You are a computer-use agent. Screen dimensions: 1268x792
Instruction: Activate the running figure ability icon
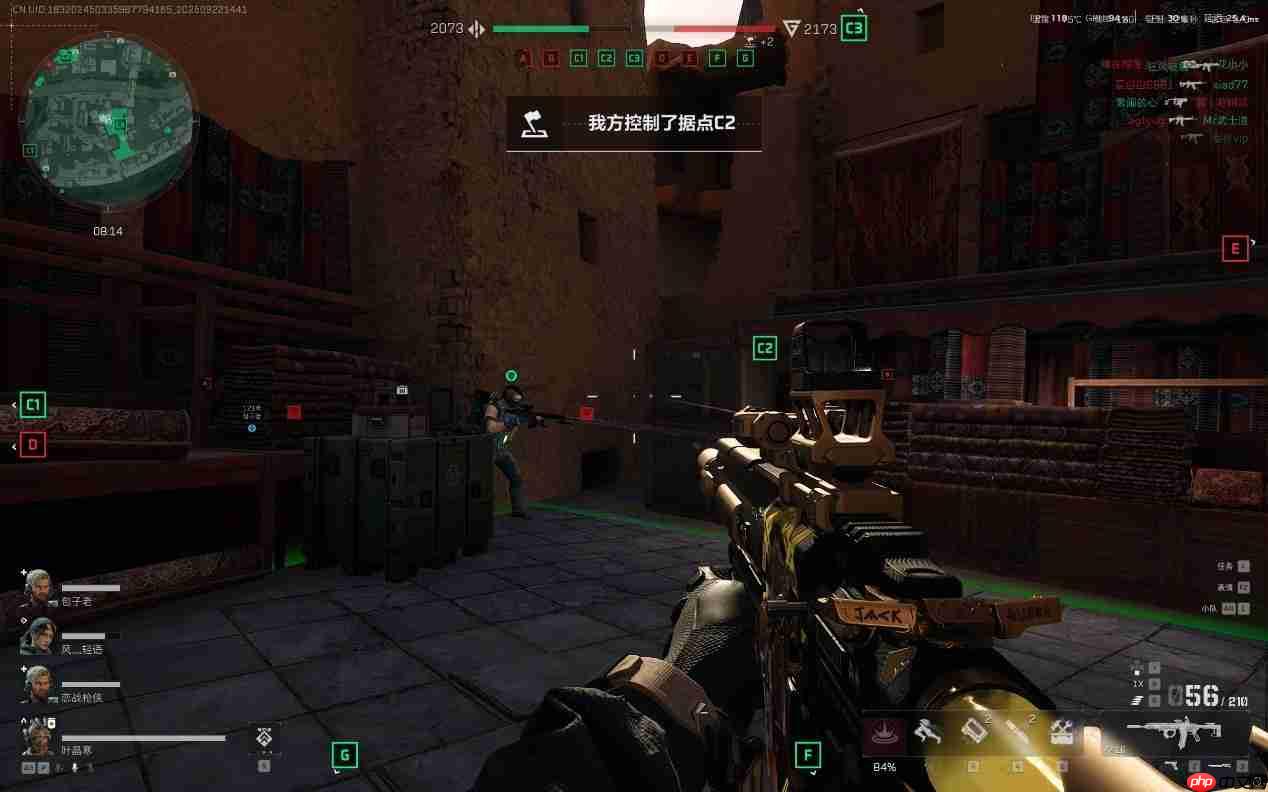[x=930, y=733]
